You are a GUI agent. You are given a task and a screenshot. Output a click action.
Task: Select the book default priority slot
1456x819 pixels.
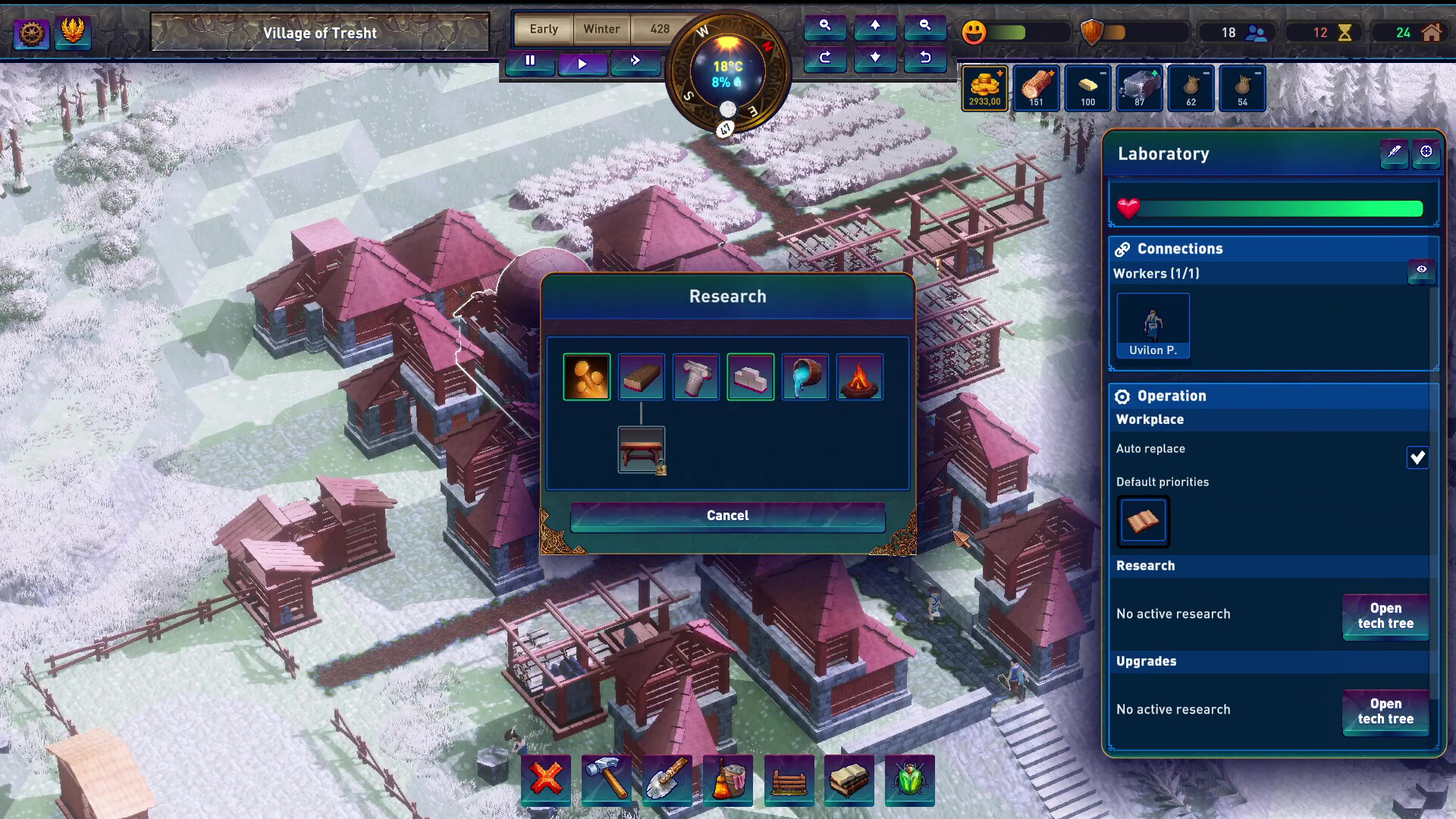[x=1143, y=521]
